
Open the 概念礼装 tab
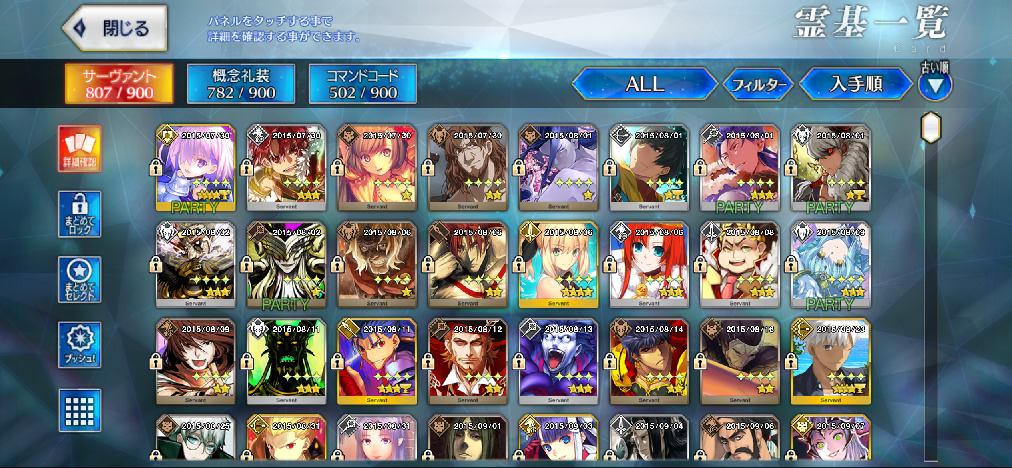(x=241, y=84)
